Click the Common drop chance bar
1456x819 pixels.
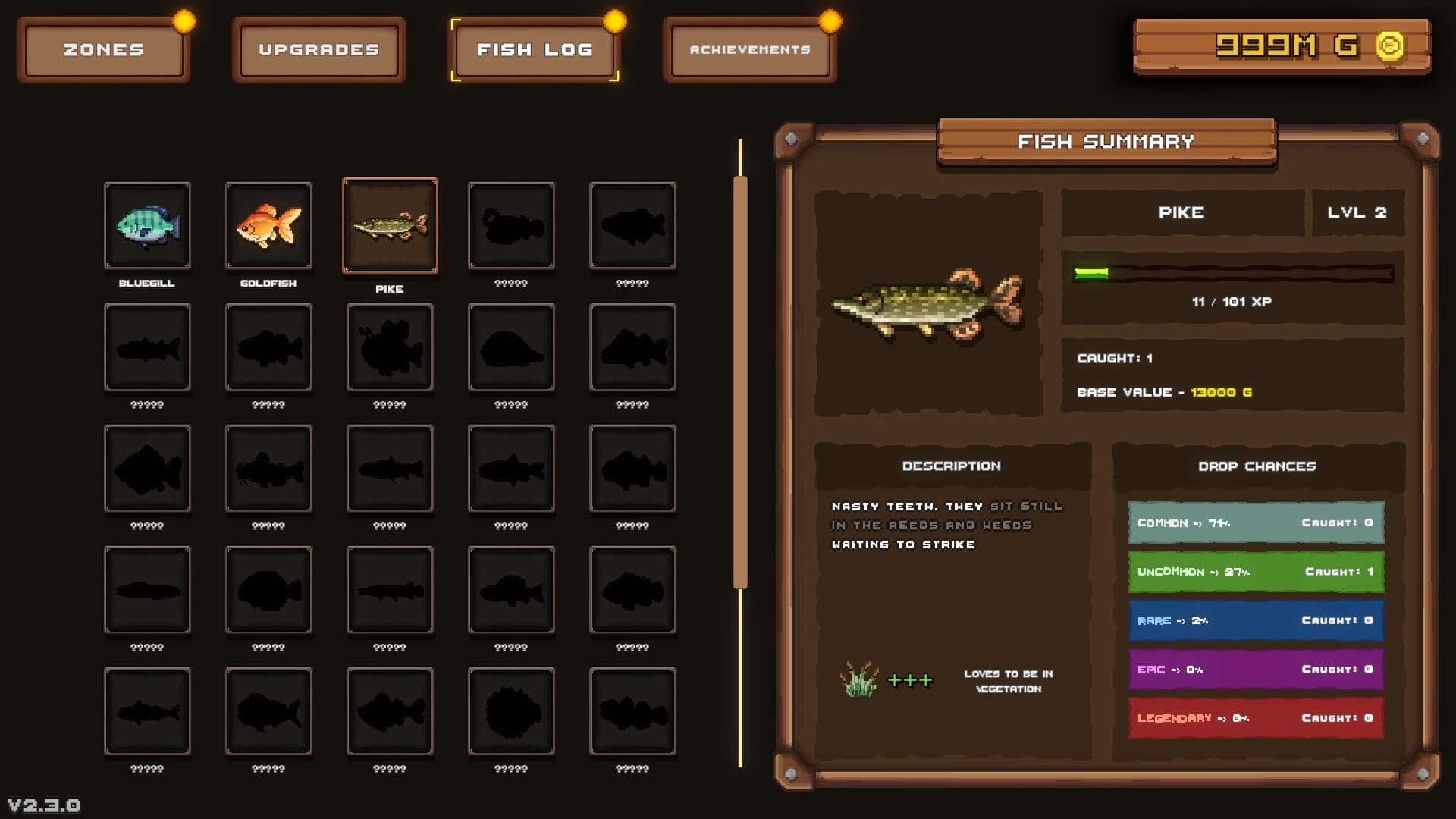point(1255,522)
